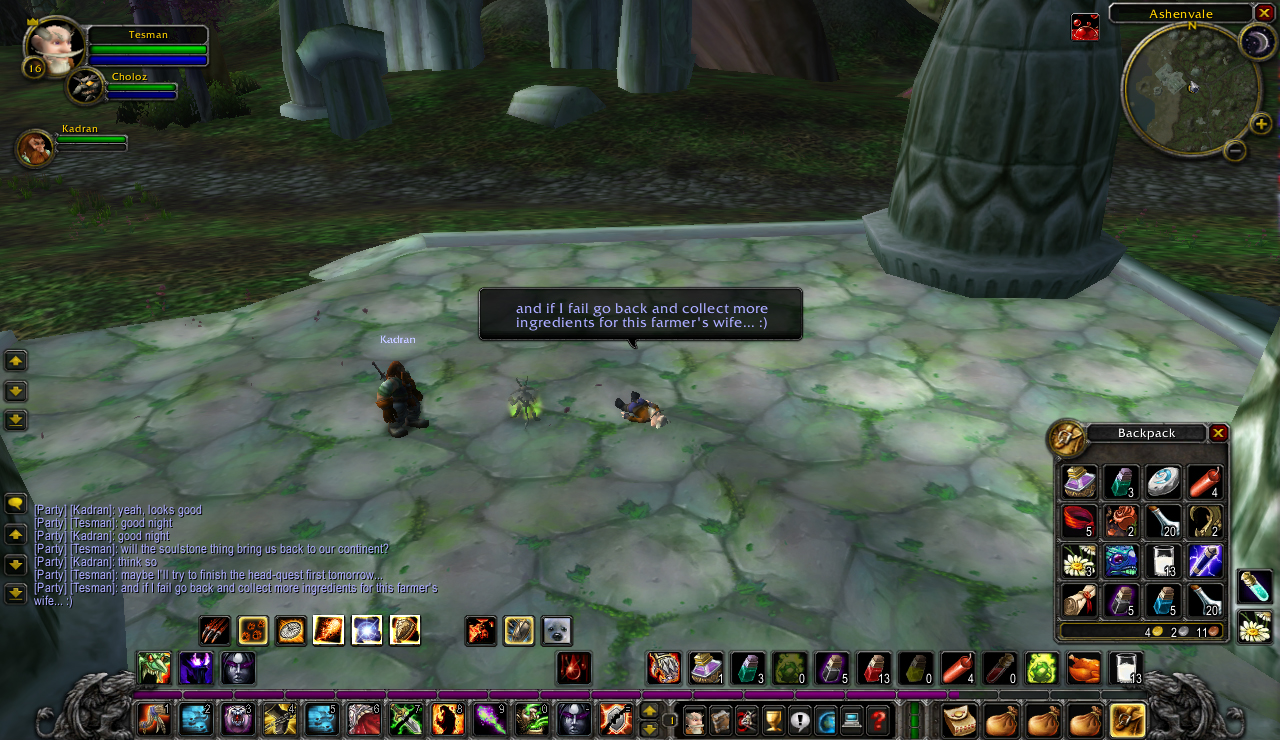
Task: Activate the pet attack claw ability
Action: (215, 631)
